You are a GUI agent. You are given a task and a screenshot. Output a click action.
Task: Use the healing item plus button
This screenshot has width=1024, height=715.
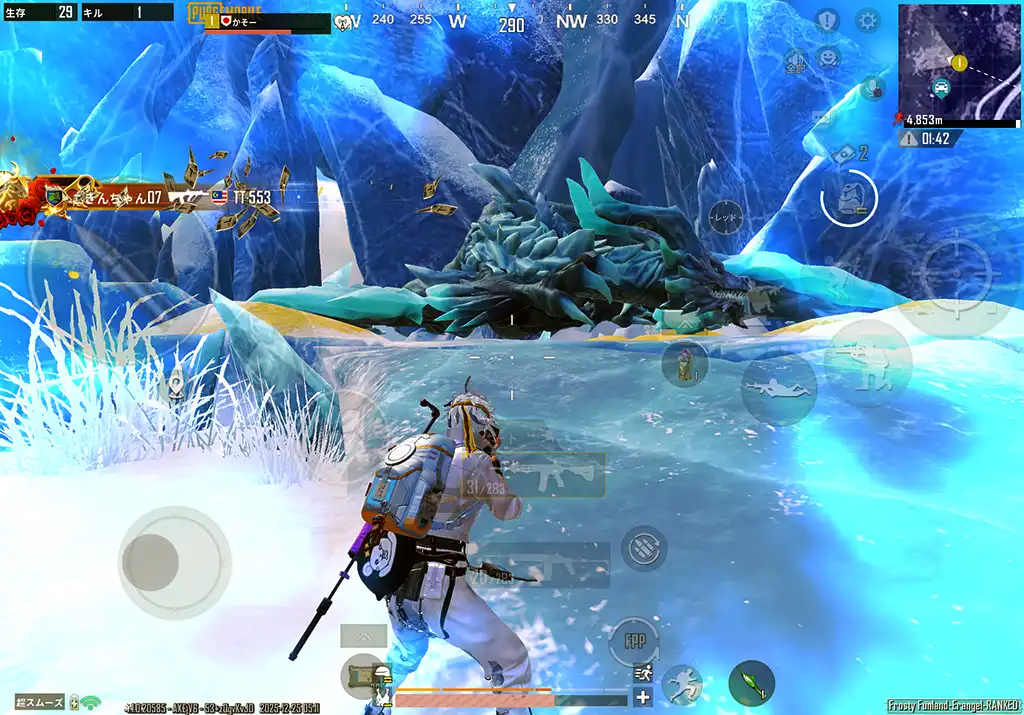coord(642,697)
